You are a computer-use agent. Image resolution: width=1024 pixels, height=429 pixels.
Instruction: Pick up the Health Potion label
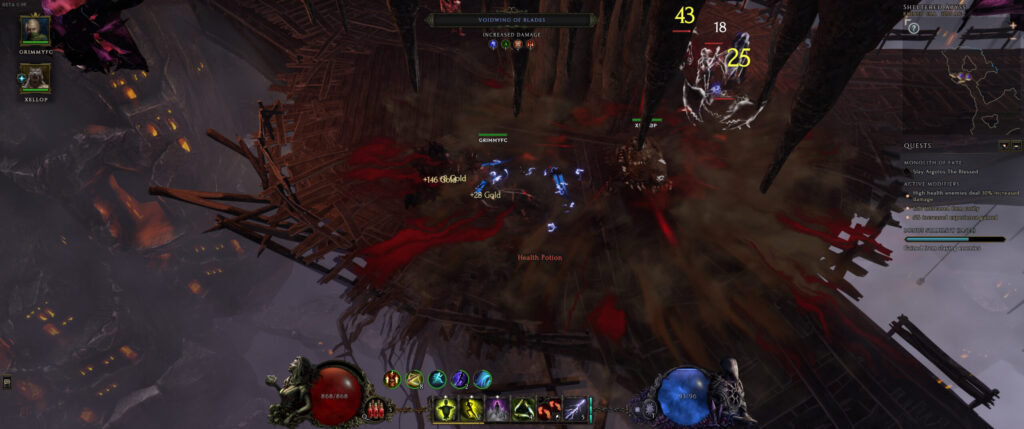pos(539,258)
